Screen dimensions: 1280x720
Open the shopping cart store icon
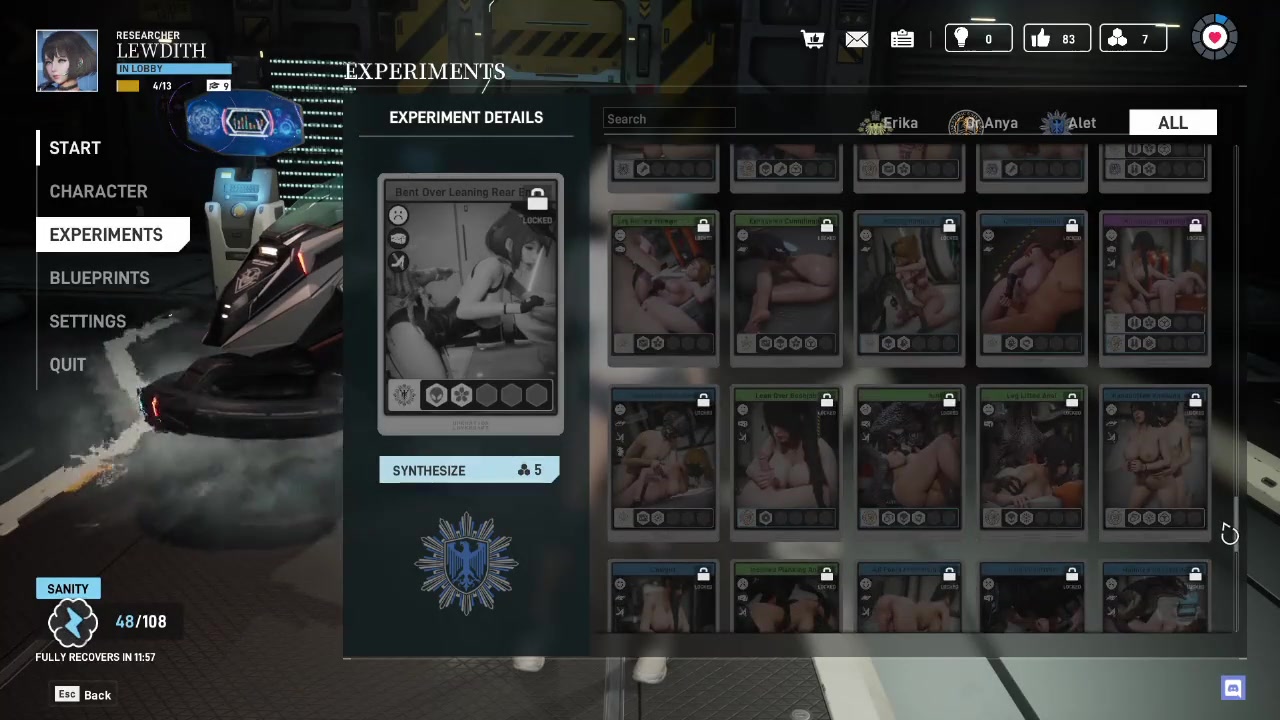tap(812, 39)
